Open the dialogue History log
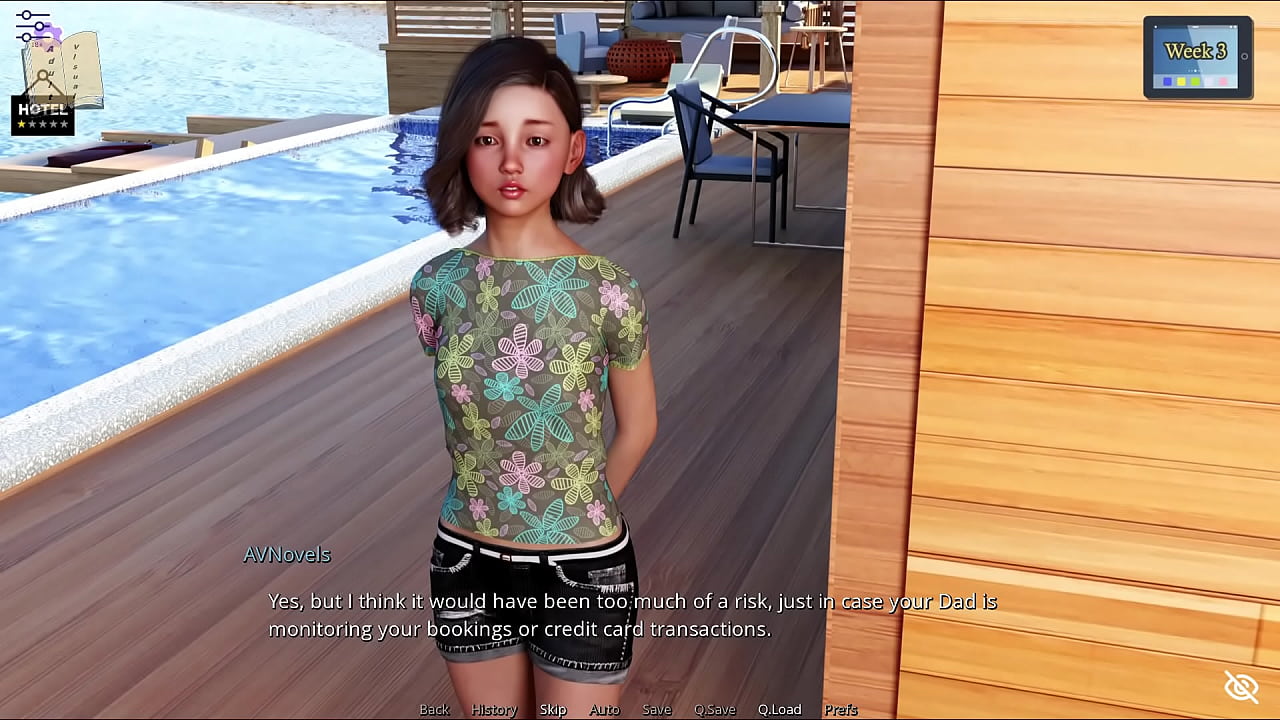Image resolution: width=1280 pixels, height=720 pixels. pos(494,709)
